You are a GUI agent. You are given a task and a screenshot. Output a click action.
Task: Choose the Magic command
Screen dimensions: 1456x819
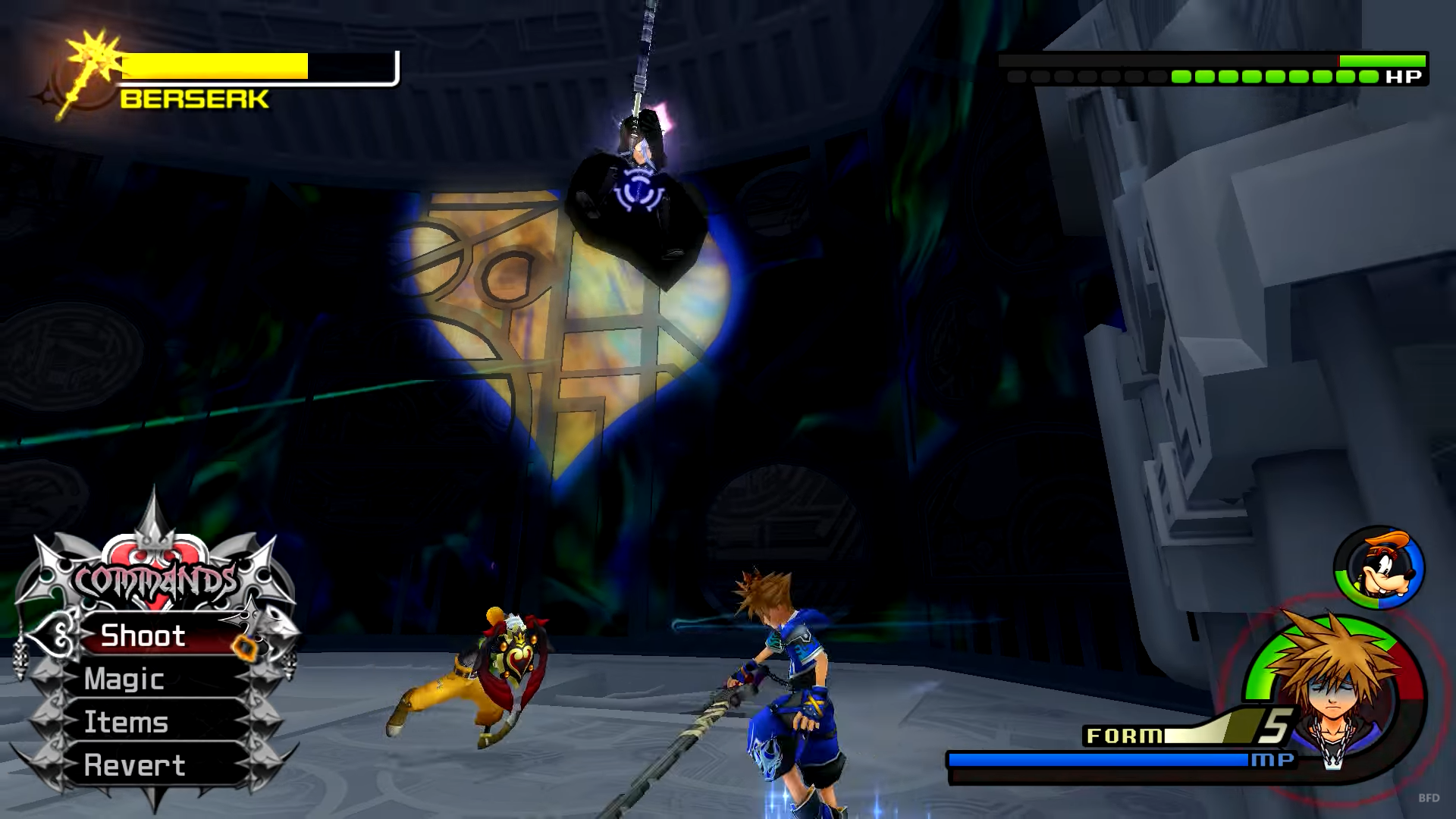coord(125,679)
